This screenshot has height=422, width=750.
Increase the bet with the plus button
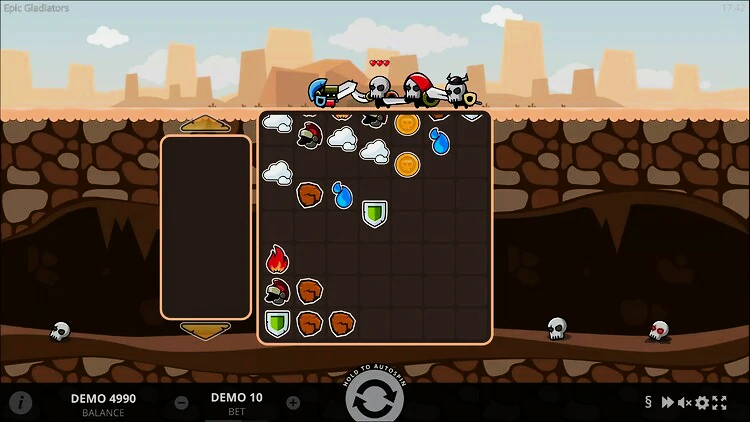(293, 403)
